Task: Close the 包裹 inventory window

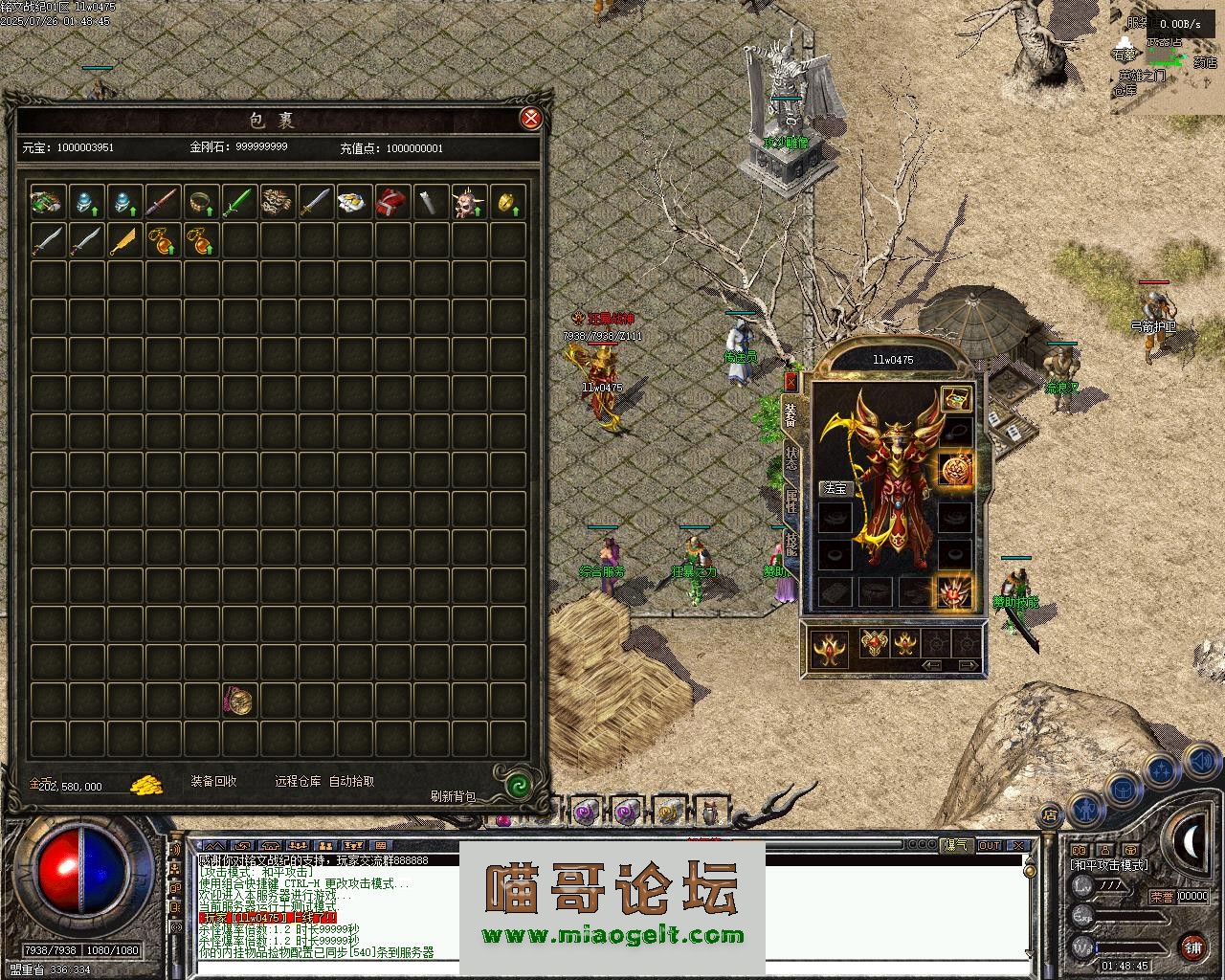Action: 530,119
